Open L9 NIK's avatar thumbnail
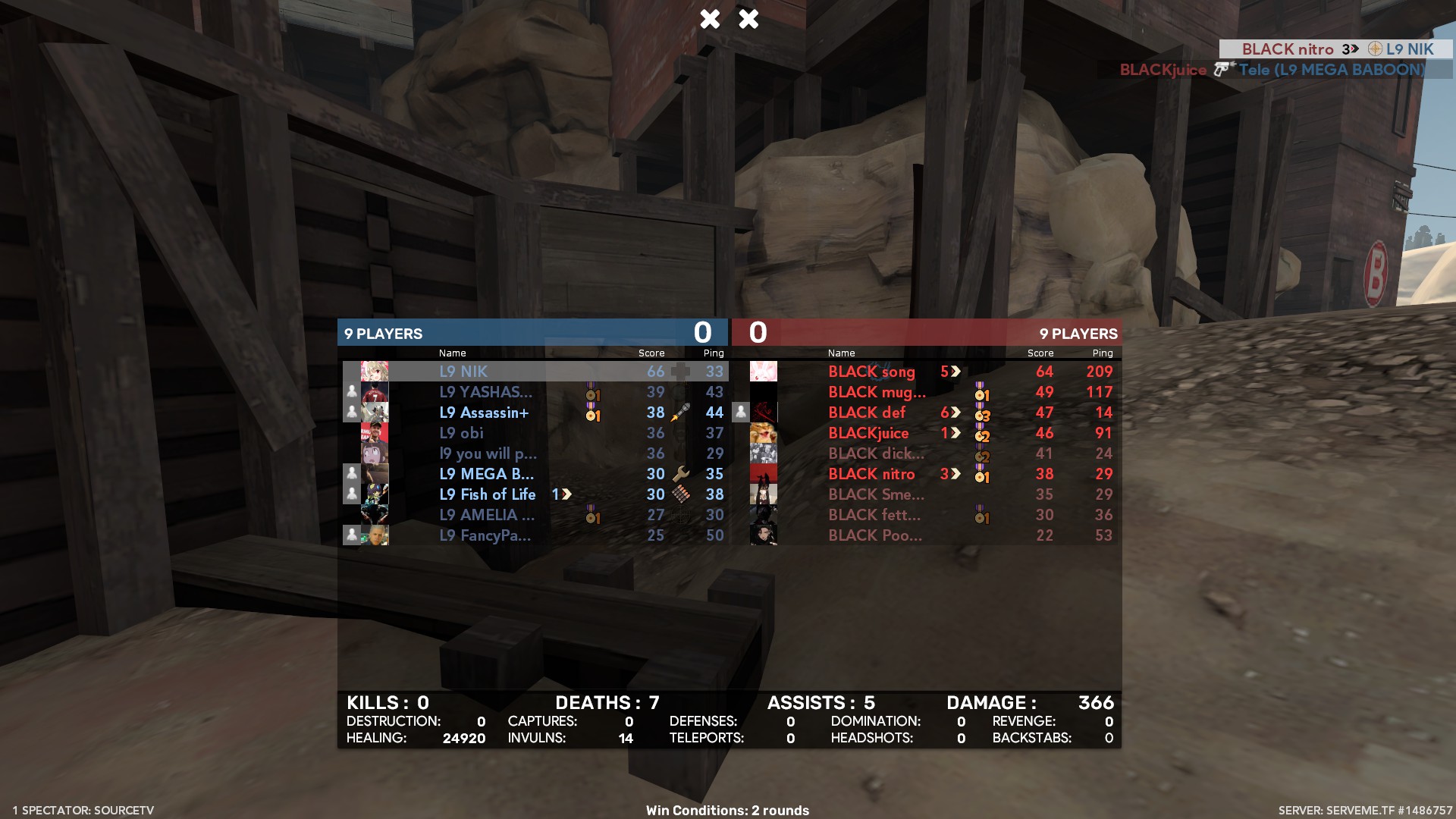Screen dimensions: 1456x819 coord(375,372)
